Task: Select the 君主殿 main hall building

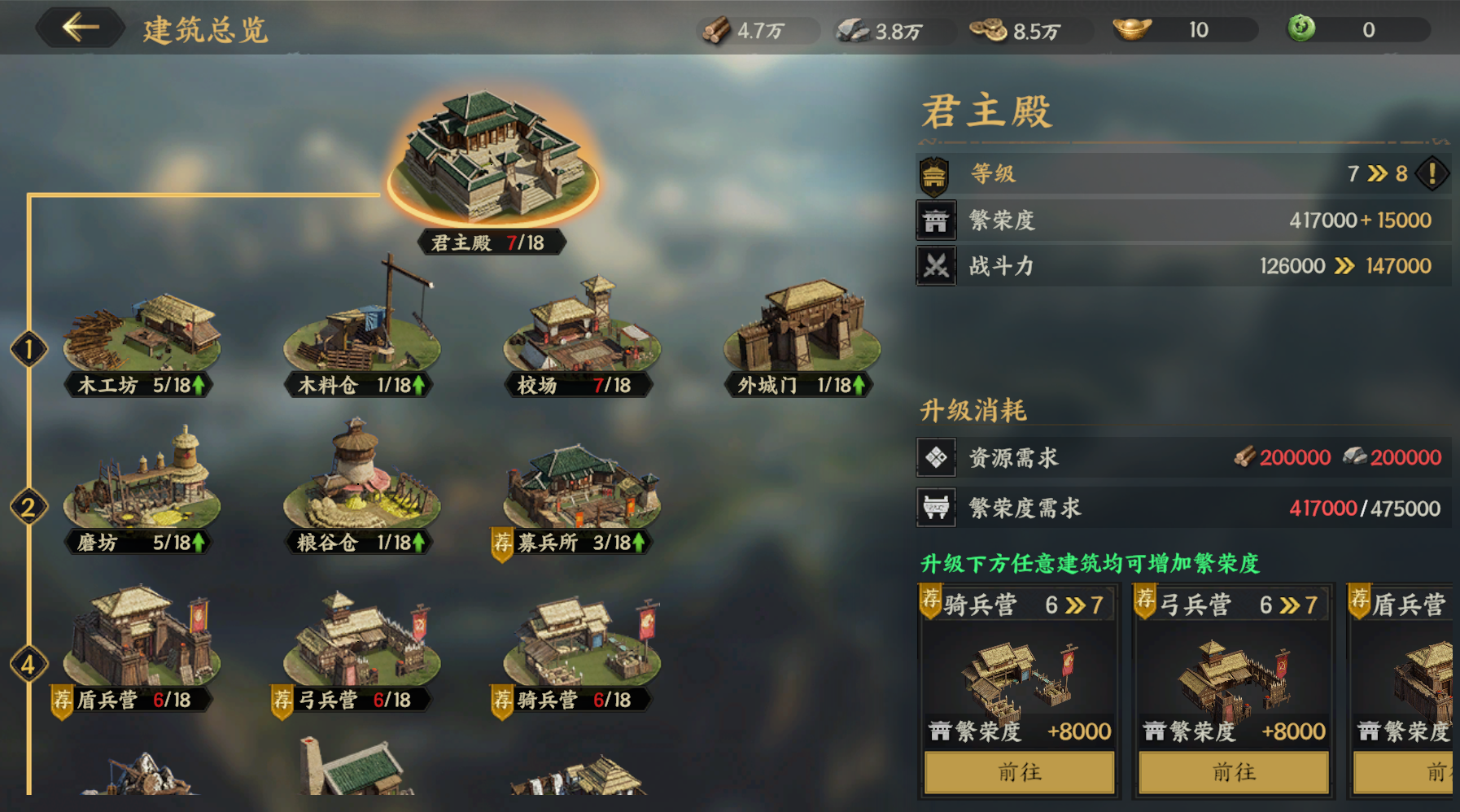Action: 492,160
